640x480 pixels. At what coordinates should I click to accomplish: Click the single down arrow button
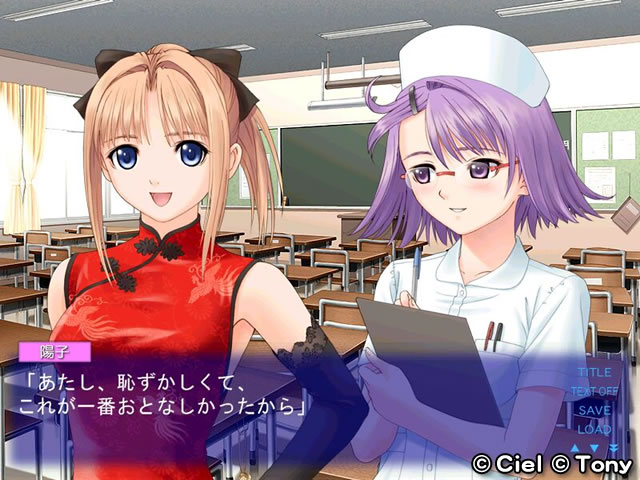click(x=594, y=447)
